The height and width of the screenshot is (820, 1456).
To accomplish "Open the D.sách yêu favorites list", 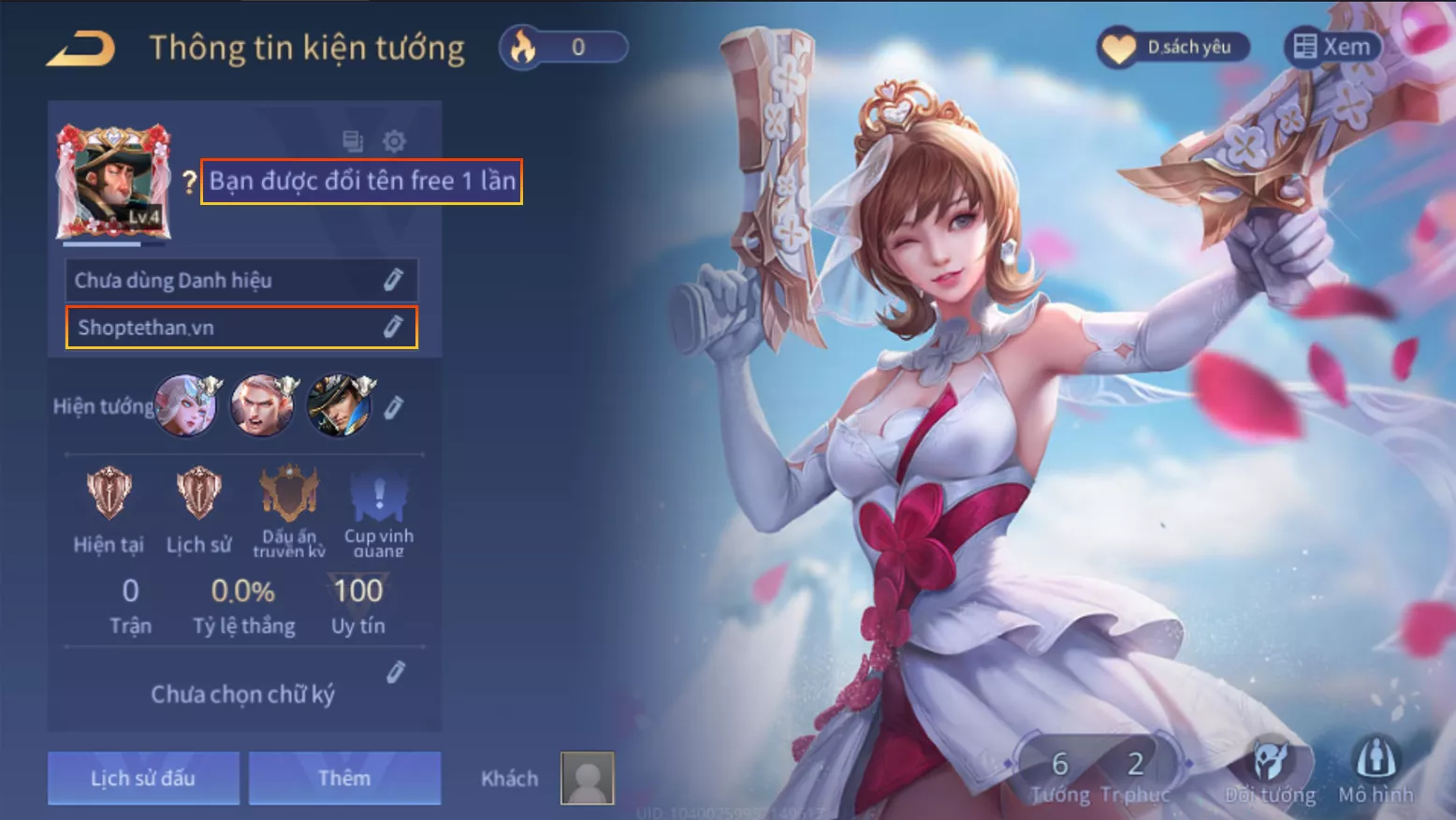I will (1172, 47).
